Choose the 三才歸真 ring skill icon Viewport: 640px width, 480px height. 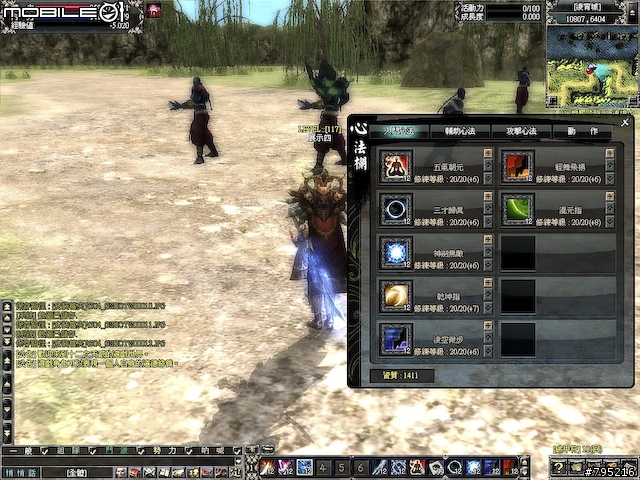pos(396,209)
